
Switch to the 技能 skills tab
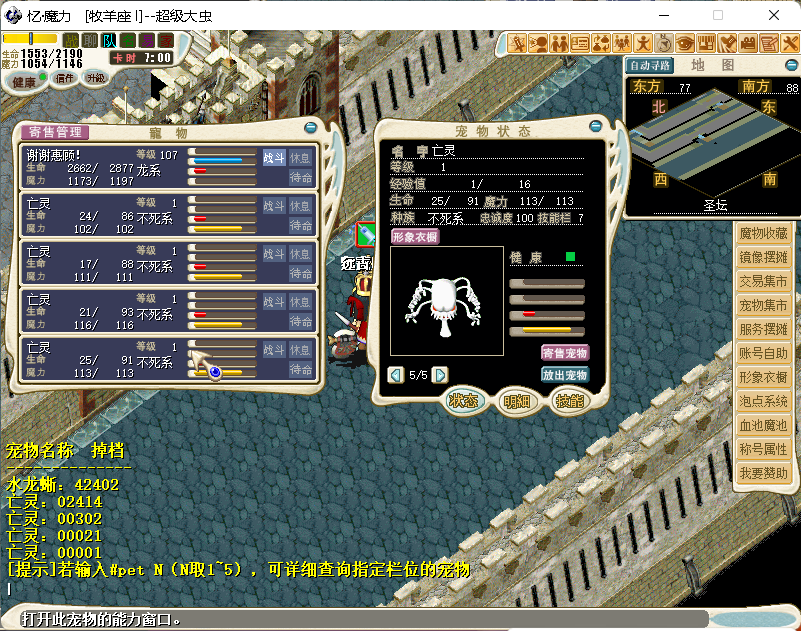(x=570, y=401)
